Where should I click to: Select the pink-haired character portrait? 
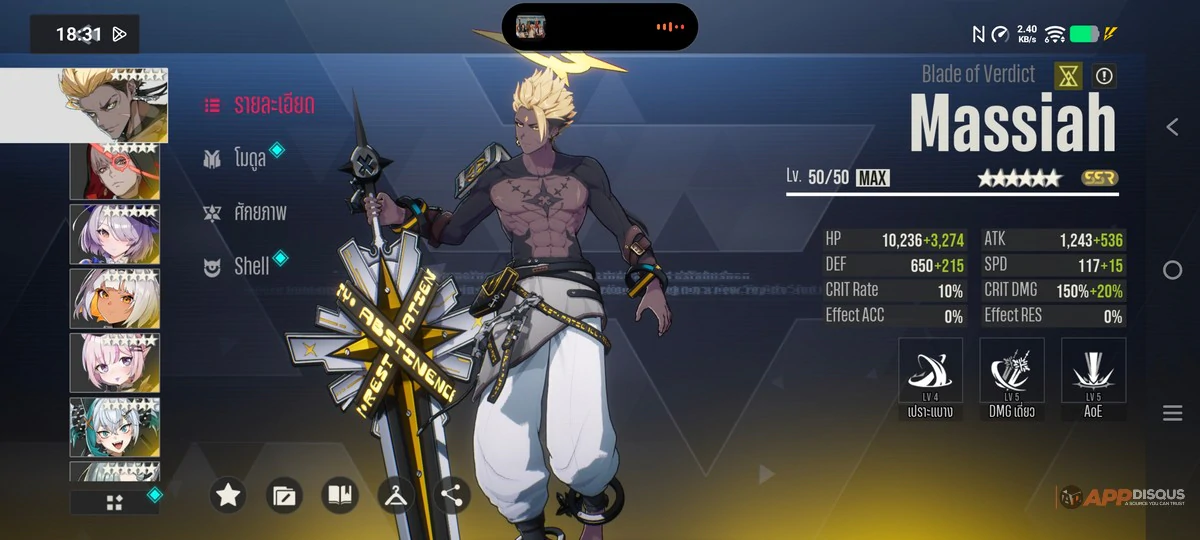113,362
